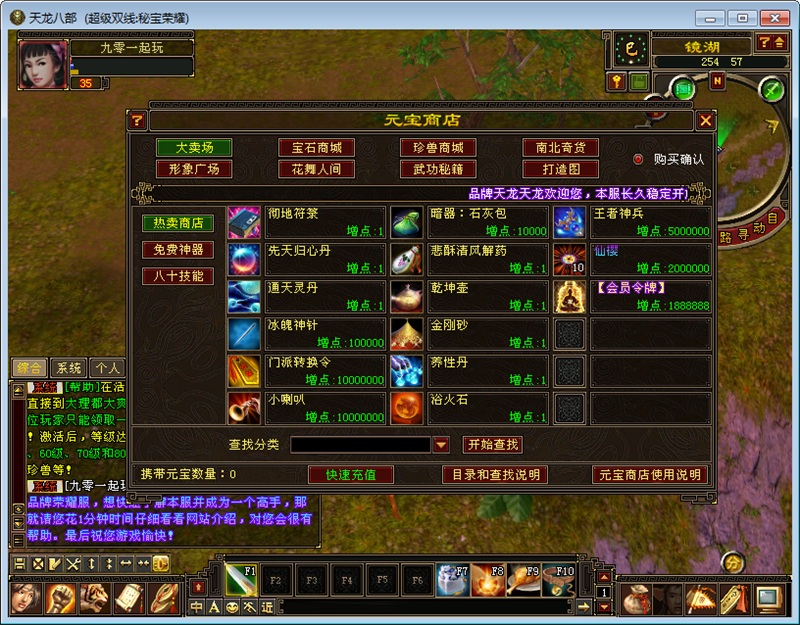The image size is (800, 625).
Task: Open the 八十技能 side tab
Action: click(178, 275)
